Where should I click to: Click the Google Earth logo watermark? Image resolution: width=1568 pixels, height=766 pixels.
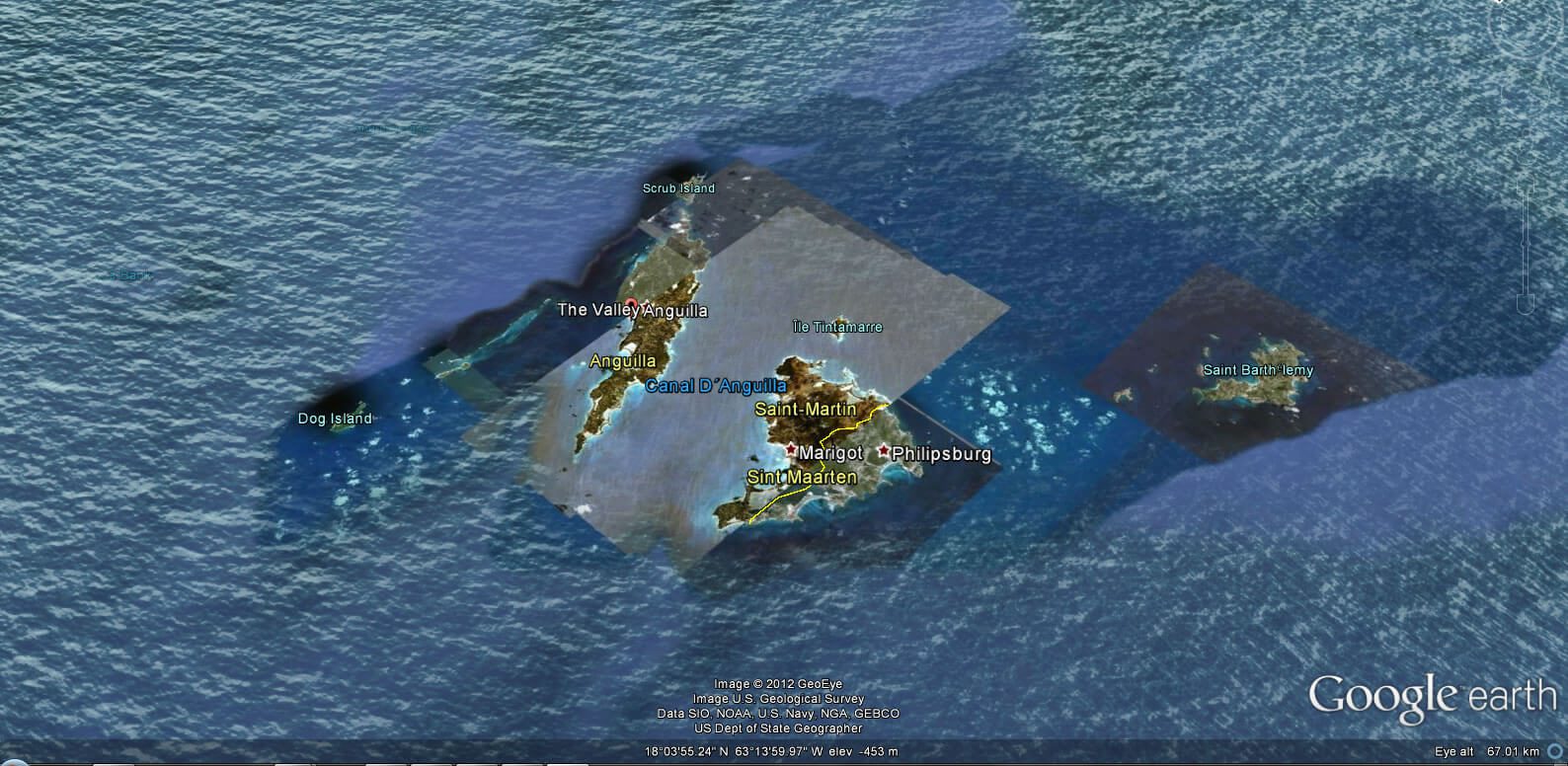point(1431,695)
